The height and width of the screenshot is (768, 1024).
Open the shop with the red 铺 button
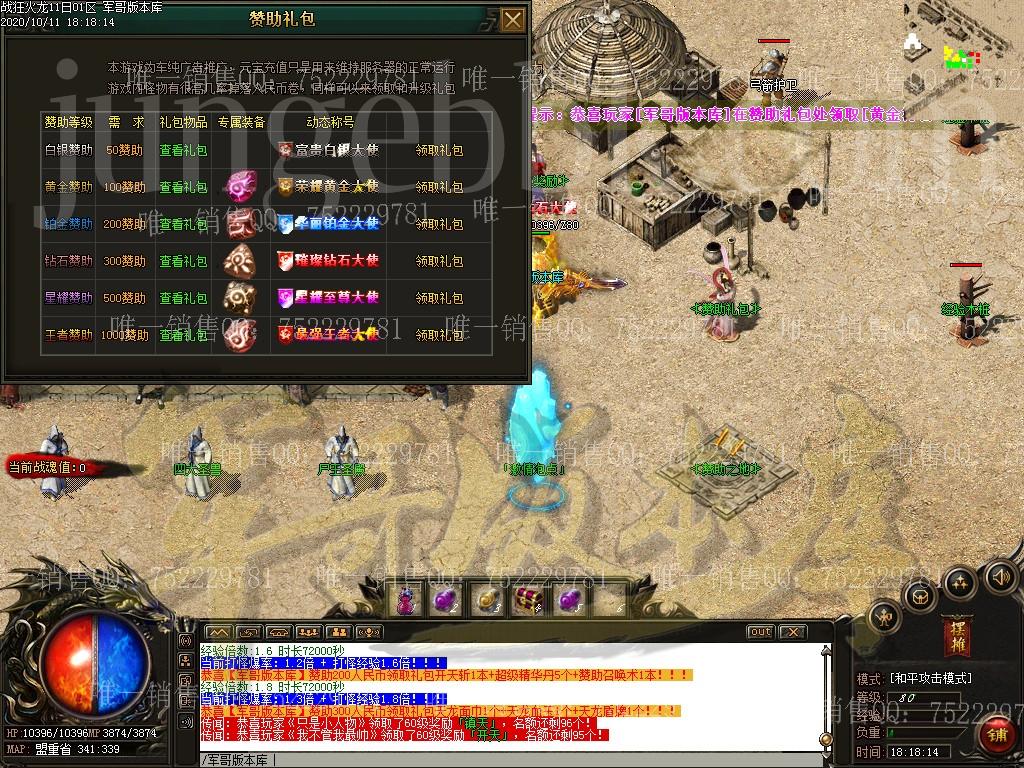pos(997,736)
